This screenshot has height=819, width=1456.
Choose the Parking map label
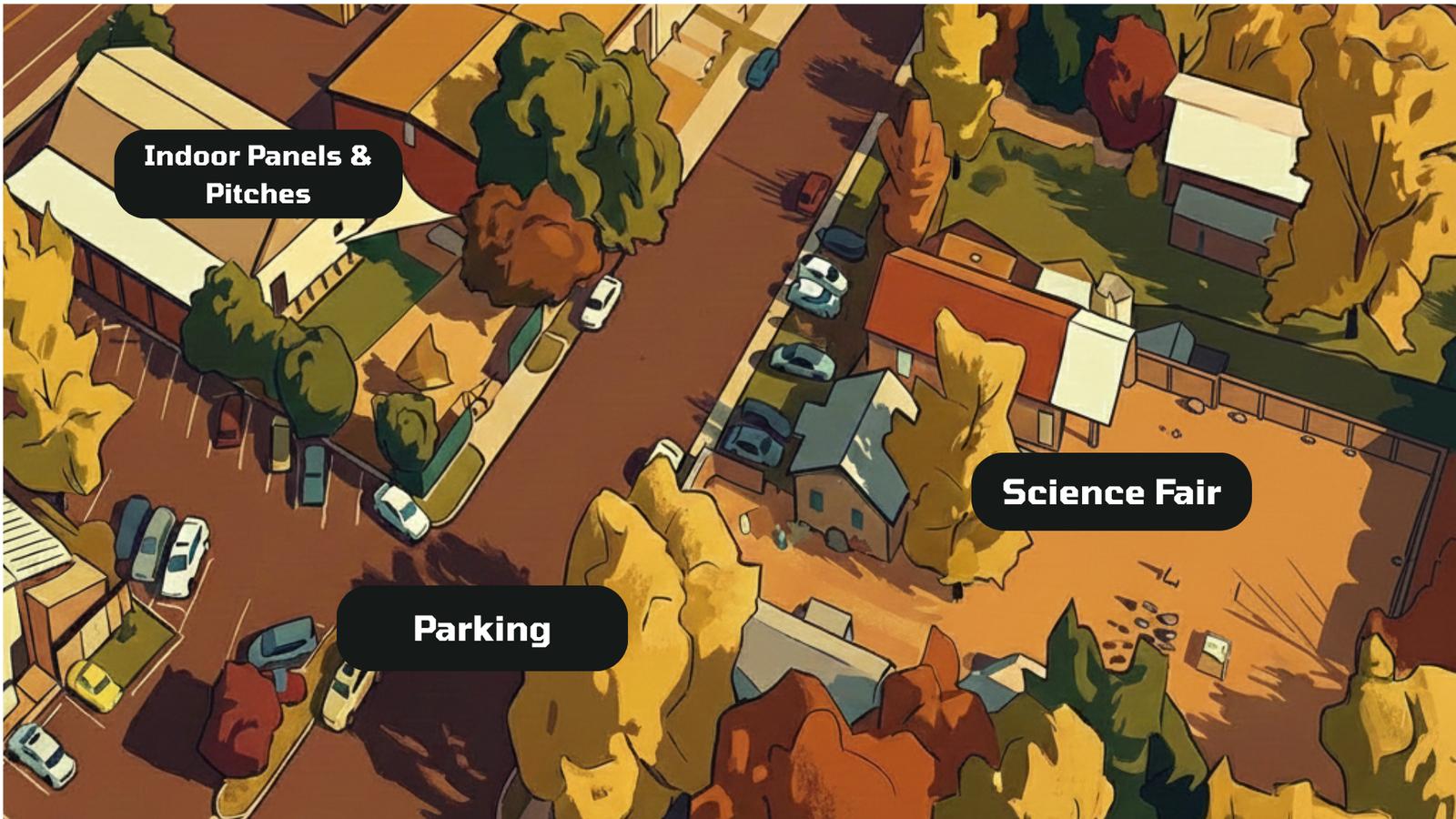pos(481,629)
